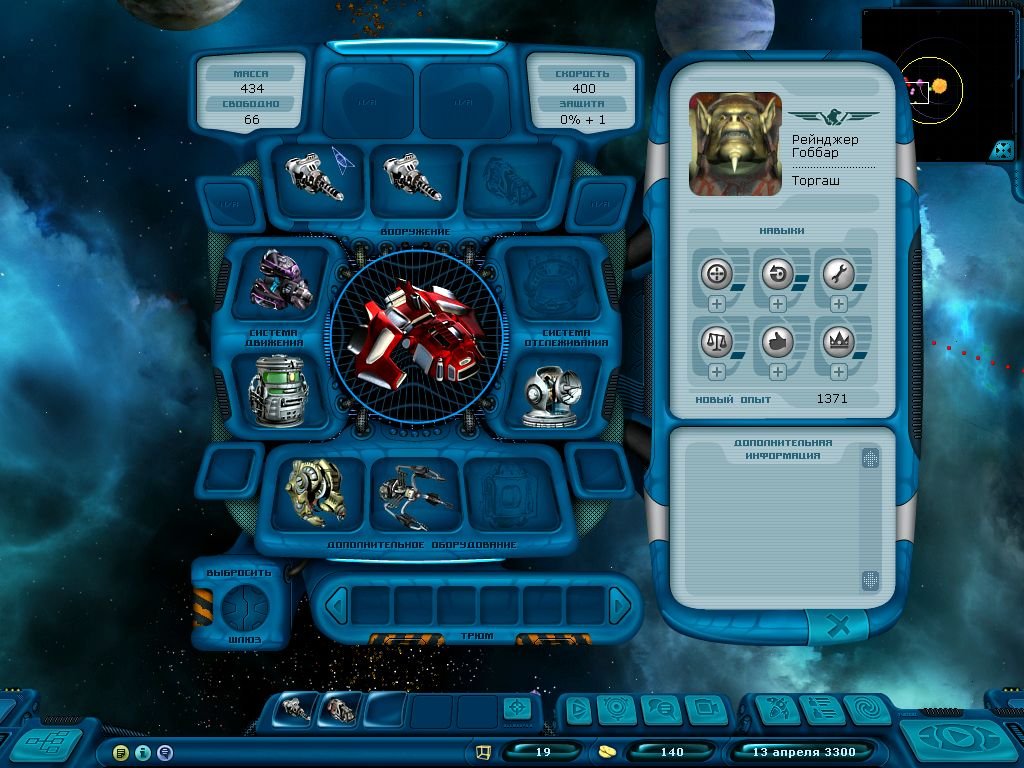Screen dimensions: 1024x768
Task: Increase the trade scales skill
Action: point(717,372)
